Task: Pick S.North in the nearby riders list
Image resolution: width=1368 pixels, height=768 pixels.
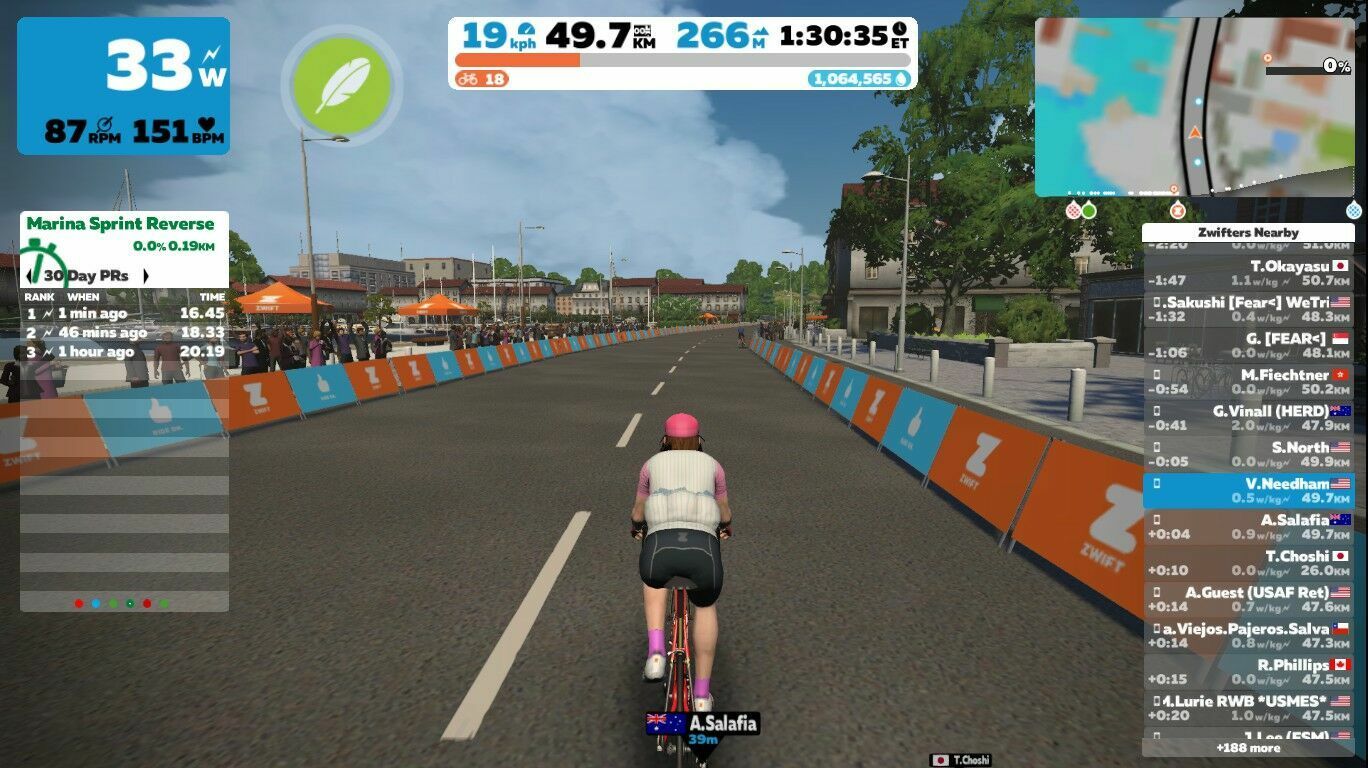Action: pos(1247,454)
